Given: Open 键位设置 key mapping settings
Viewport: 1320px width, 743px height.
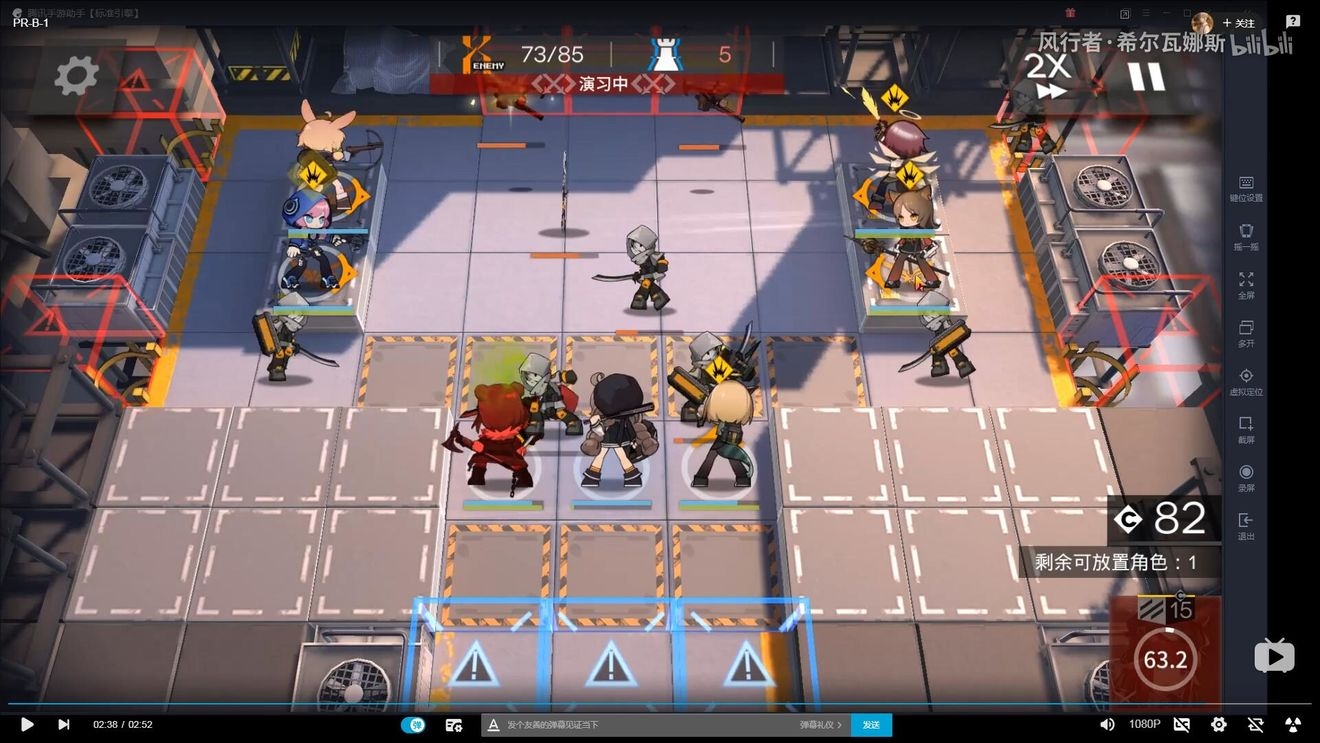Looking at the screenshot, I should point(1246,188).
